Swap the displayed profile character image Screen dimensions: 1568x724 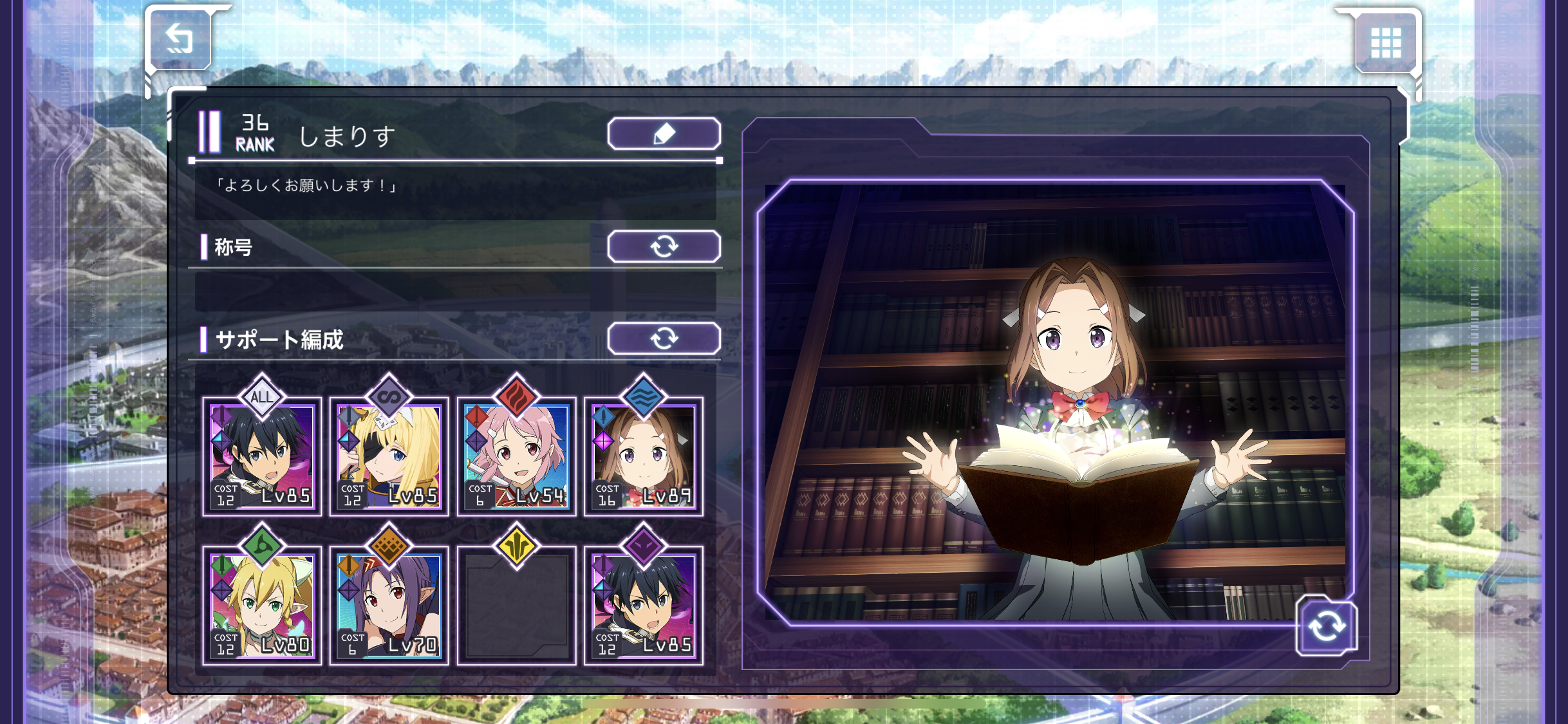pos(1326,626)
